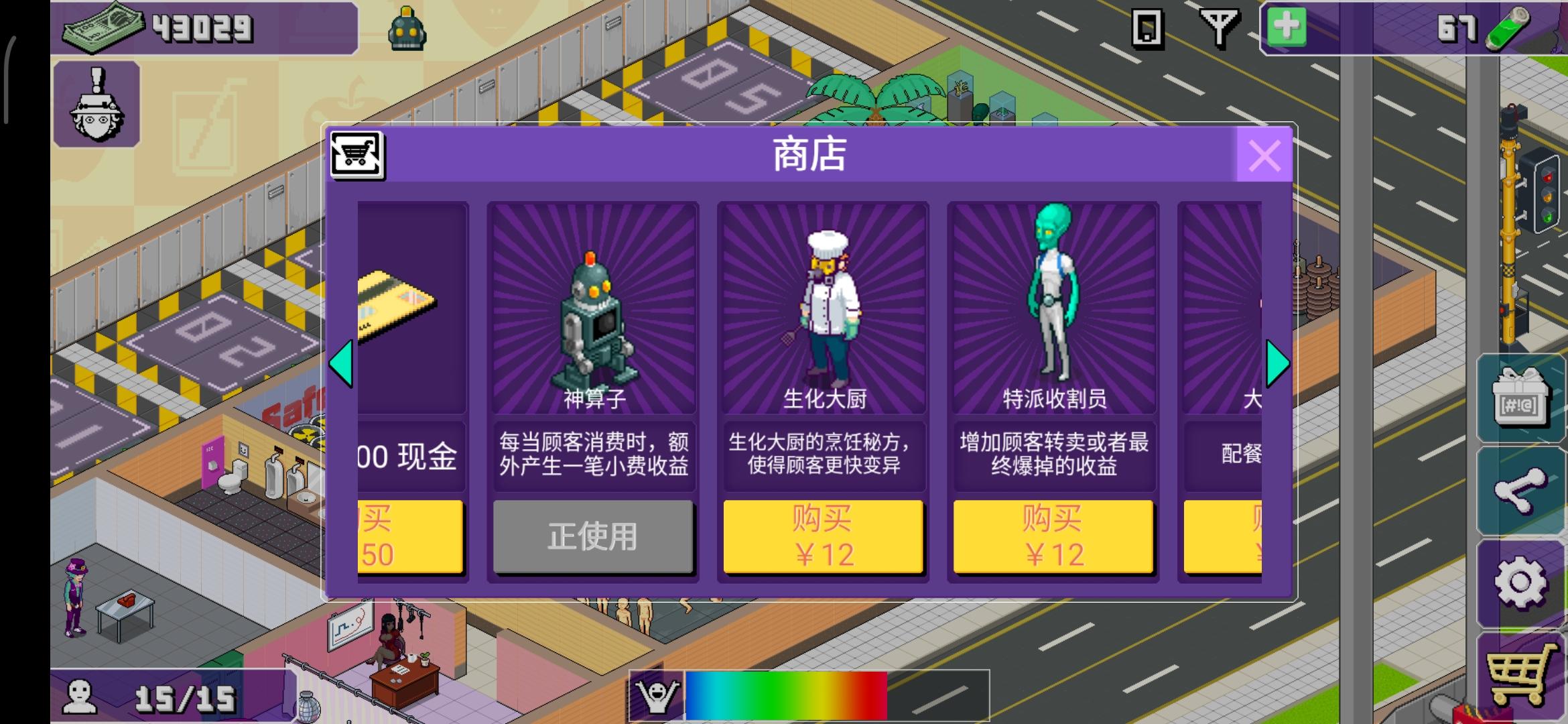Click the robot icon in the top bar

coord(407,28)
